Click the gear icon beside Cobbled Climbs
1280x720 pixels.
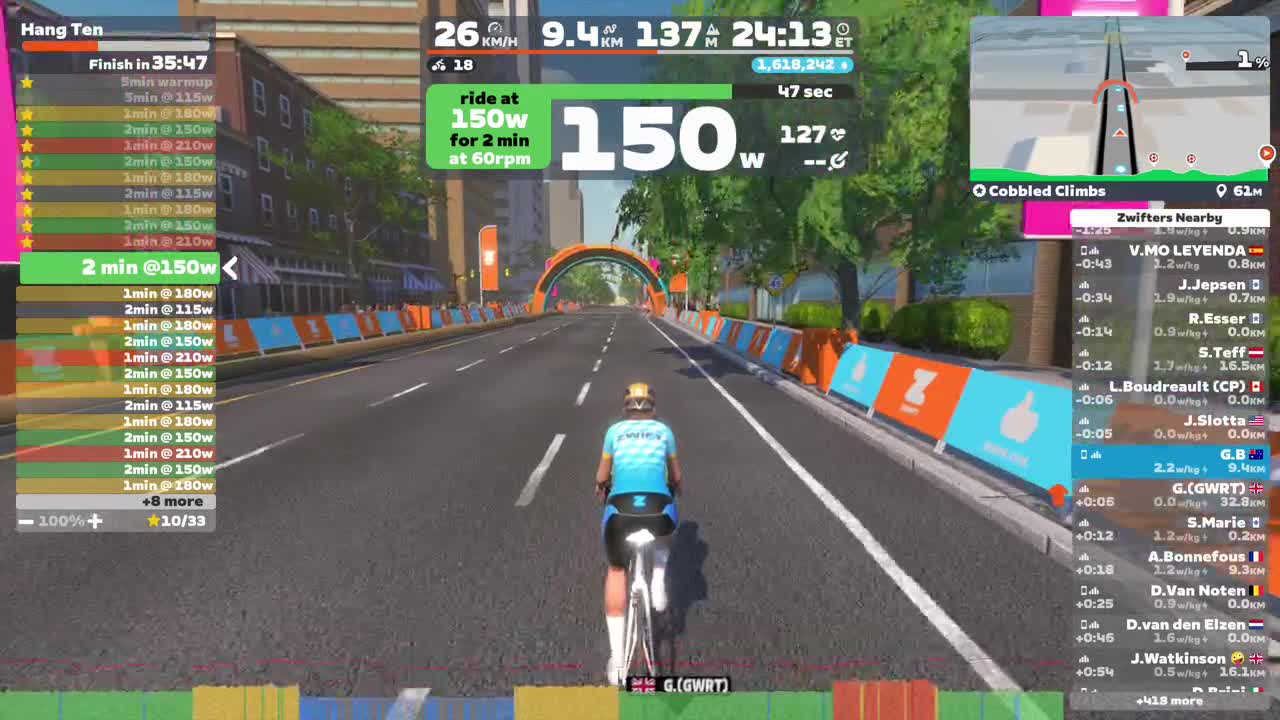coord(978,190)
